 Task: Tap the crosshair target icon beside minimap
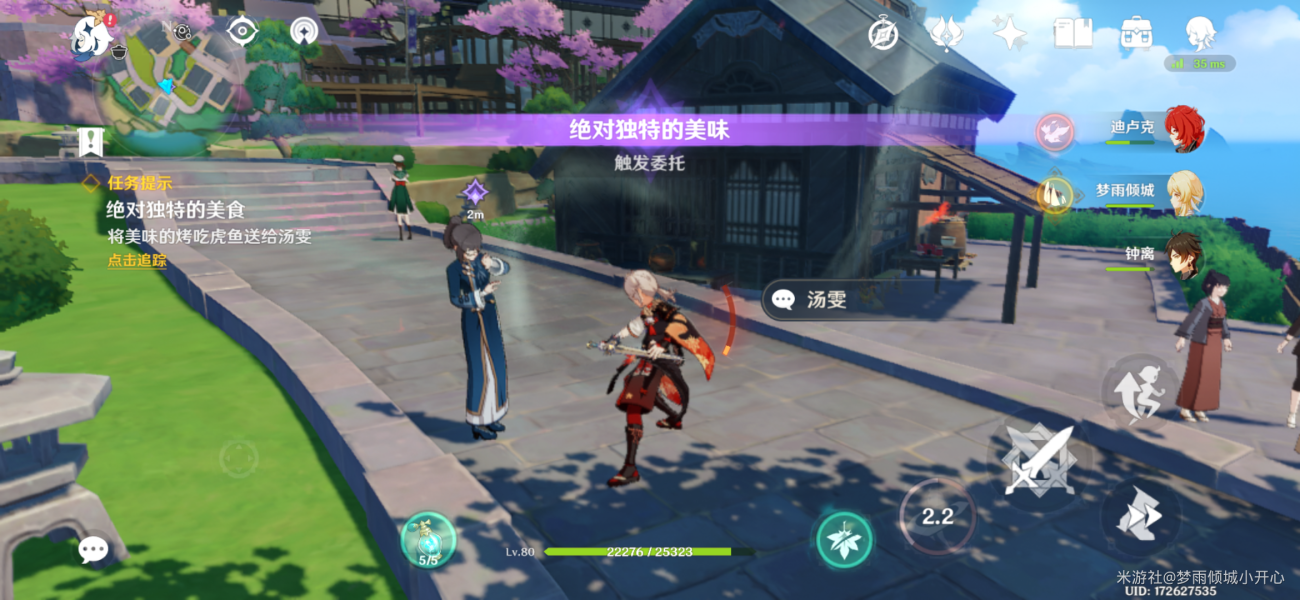pyautogui.click(x=242, y=31)
